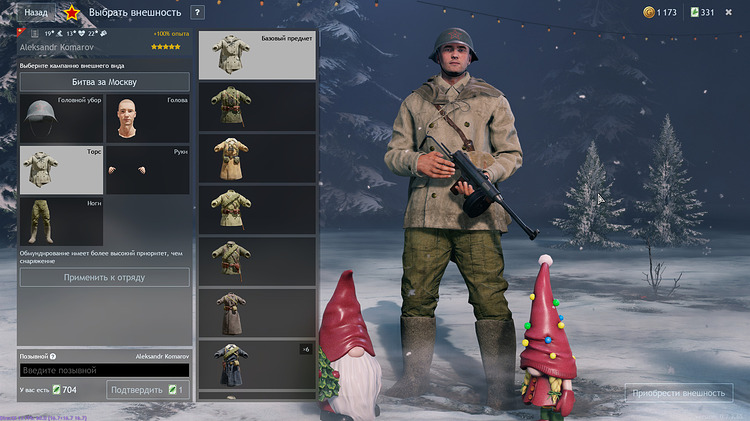
Task: Open the question mark help button
Action: (197, 12)
